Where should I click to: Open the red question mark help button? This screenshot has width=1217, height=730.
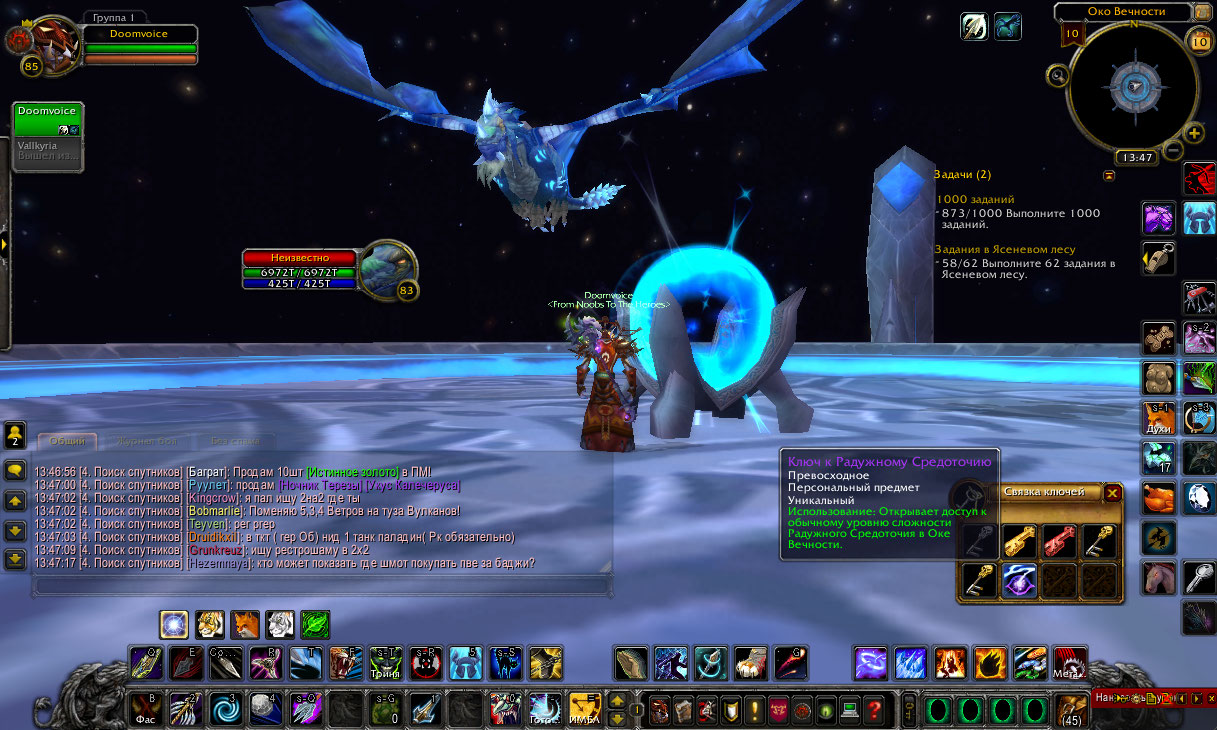[x=874, y=710]
